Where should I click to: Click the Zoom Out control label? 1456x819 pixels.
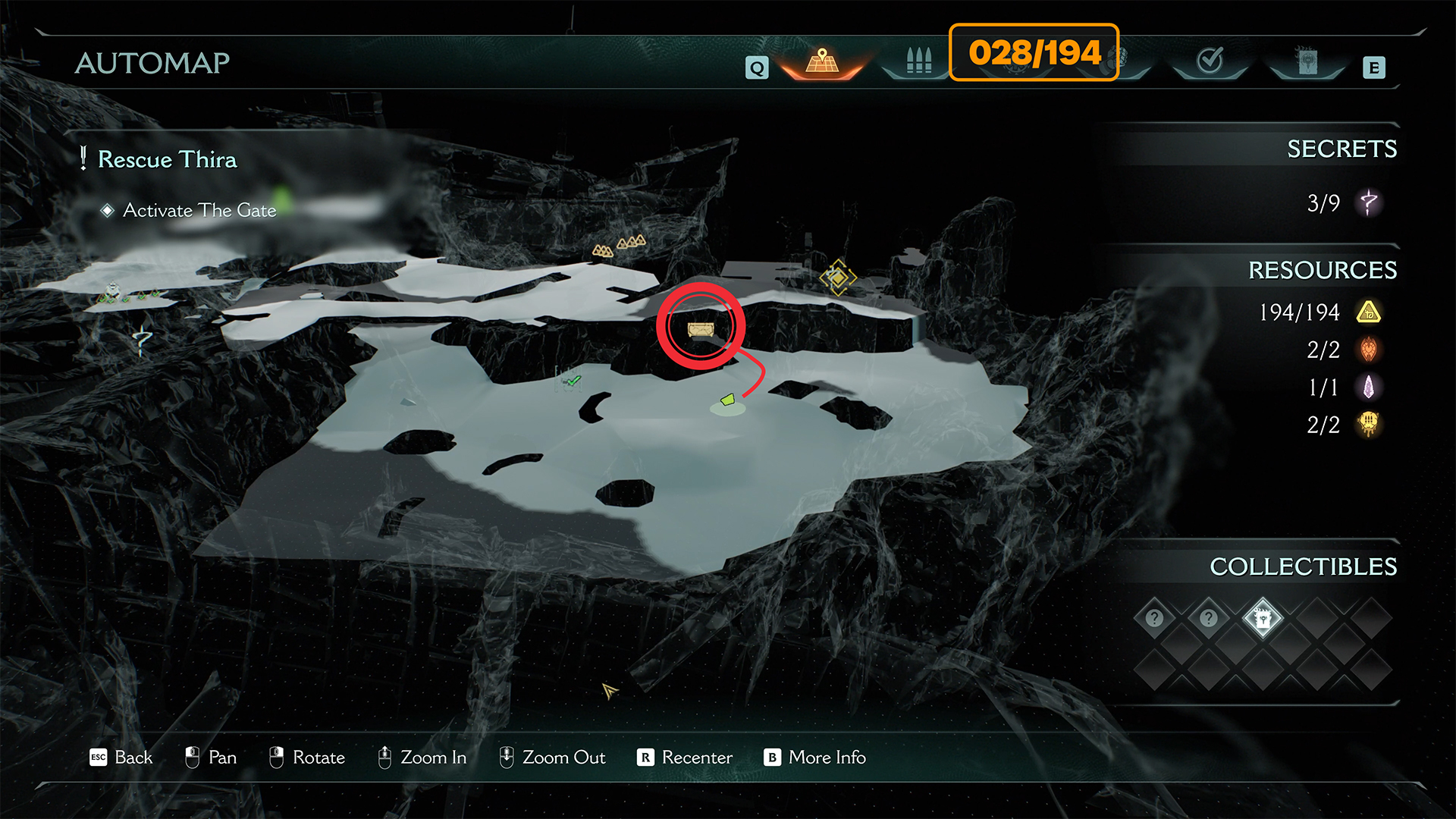(563, 757)
